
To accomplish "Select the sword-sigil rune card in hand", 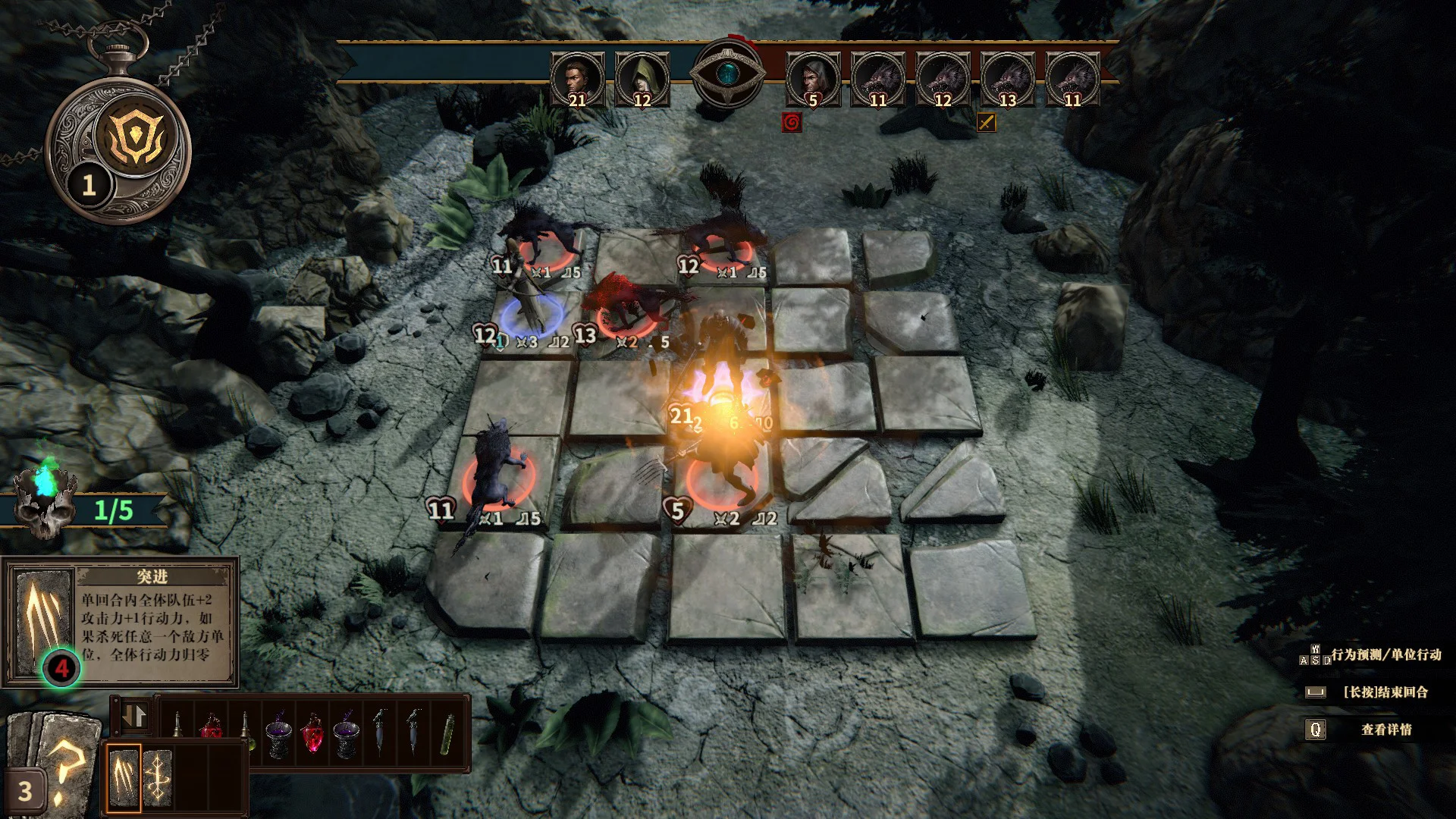I will pyautogui.click(x=158, y=777).
